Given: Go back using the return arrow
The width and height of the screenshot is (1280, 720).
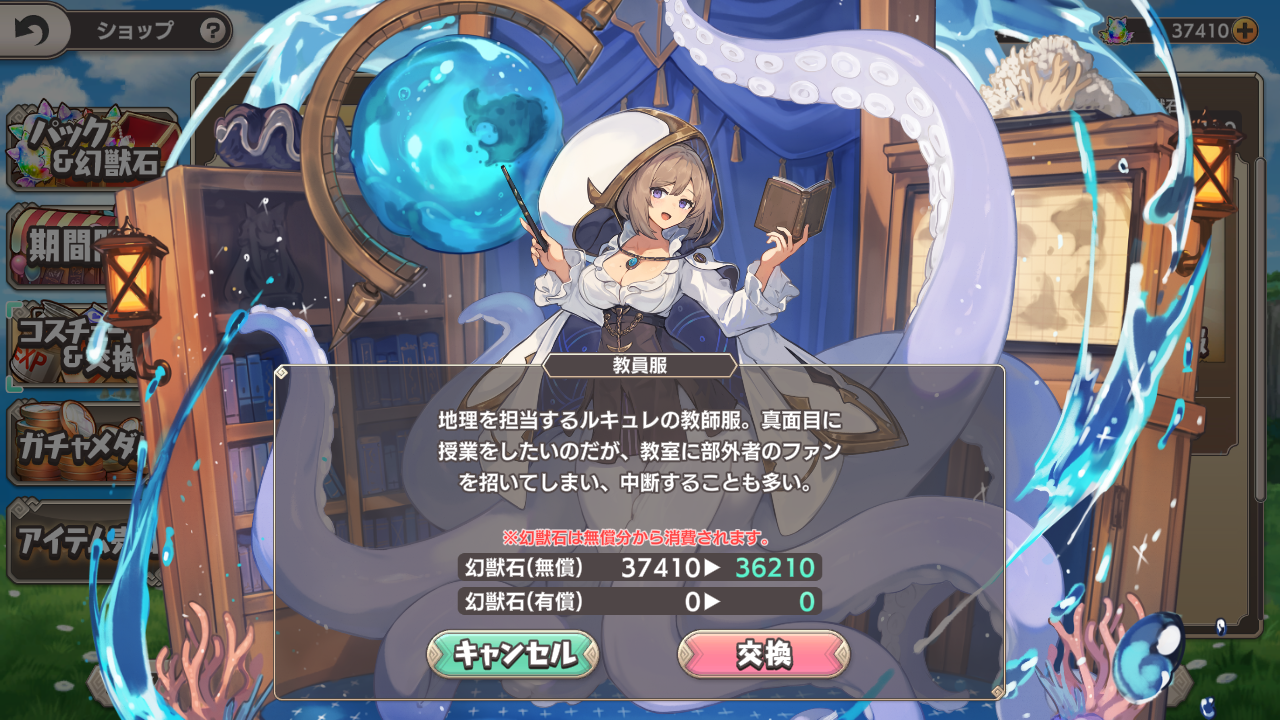Looking at the screenshot, I should click(32, 31).
